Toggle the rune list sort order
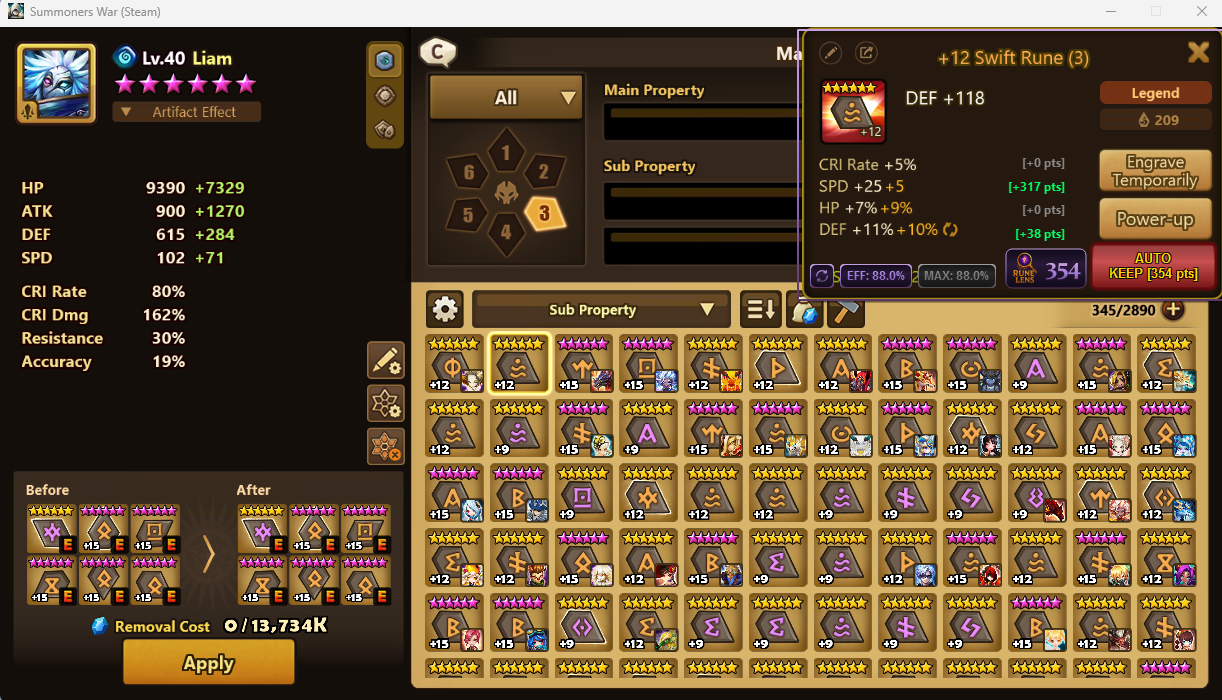Viewport: 1222px width, 700px height. click(760, 310)
